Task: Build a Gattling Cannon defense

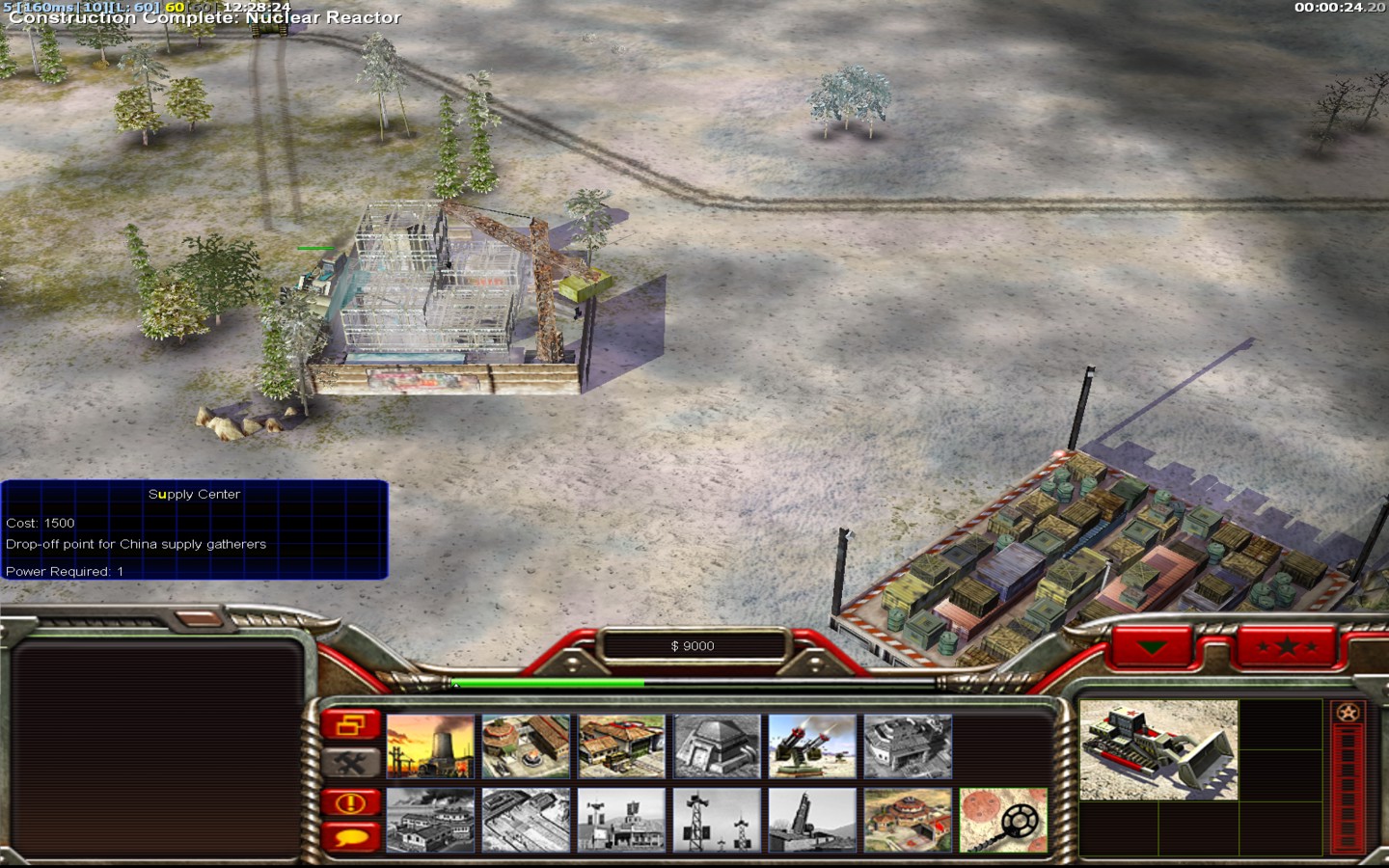Action: (x=812, y=746)
